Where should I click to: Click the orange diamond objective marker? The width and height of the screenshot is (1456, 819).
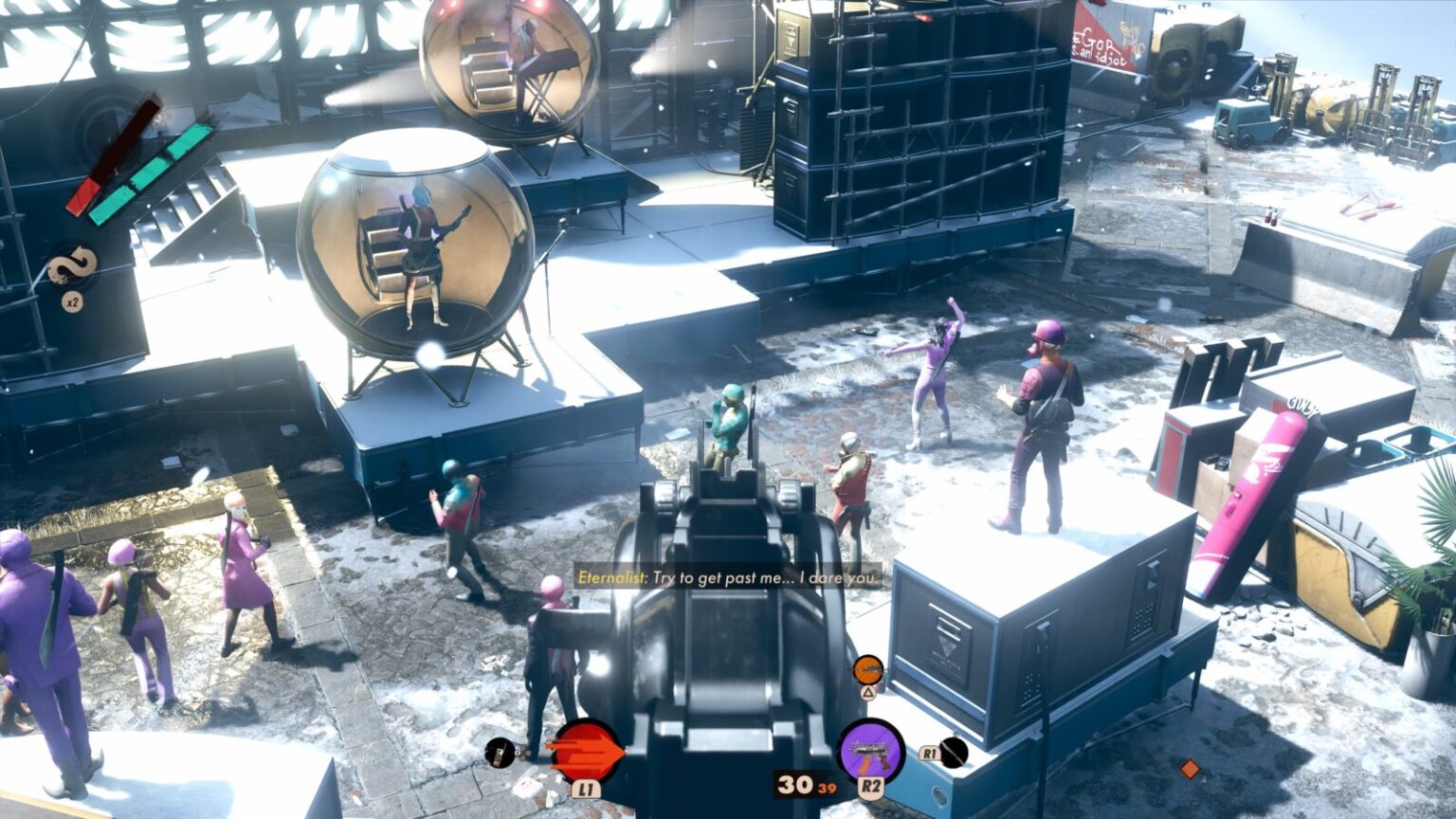coord(1190,769)
